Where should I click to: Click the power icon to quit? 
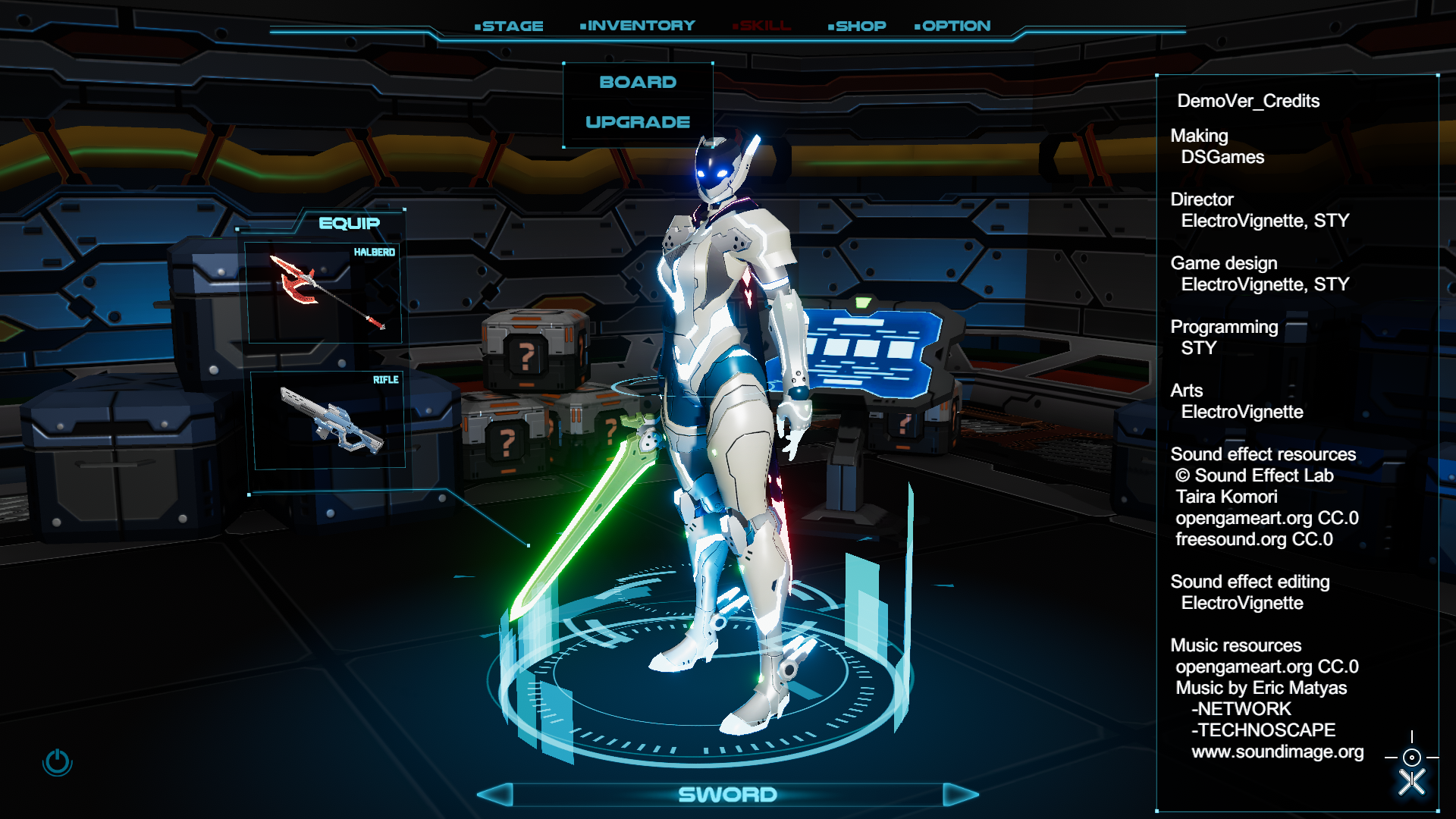point(58,762)
